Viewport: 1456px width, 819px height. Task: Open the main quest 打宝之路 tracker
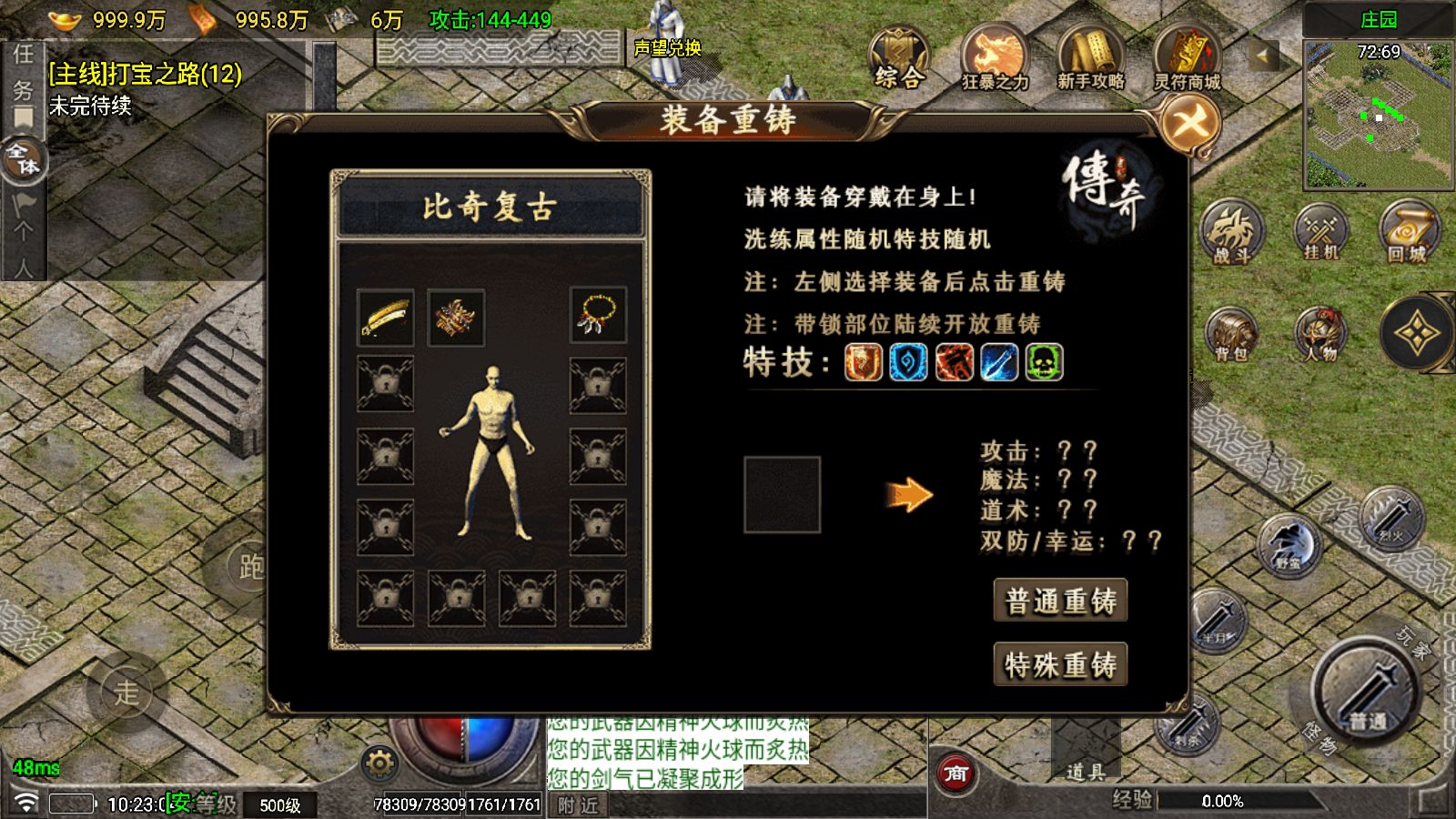coord(146,75)
